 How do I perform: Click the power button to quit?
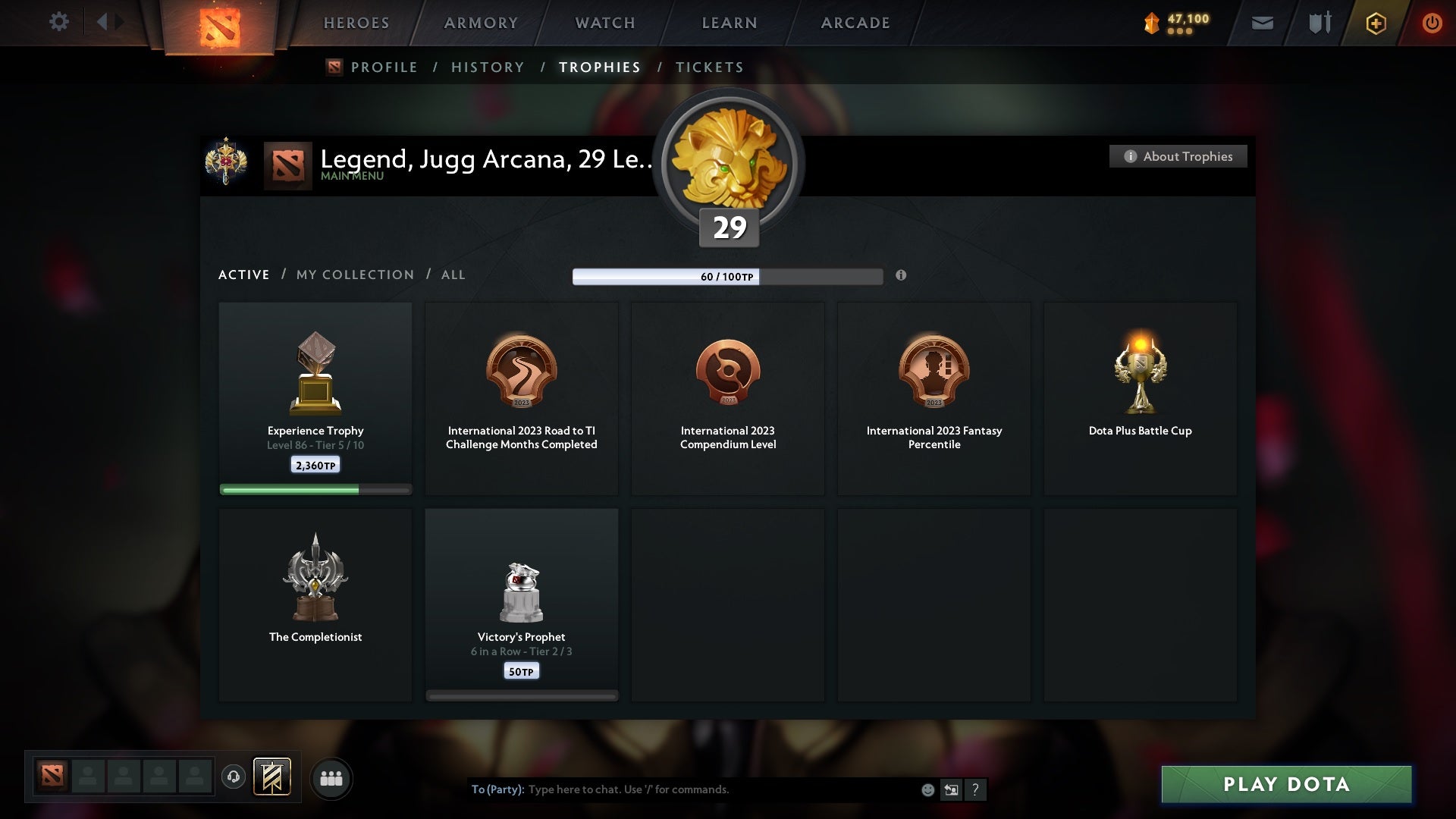1432,23
